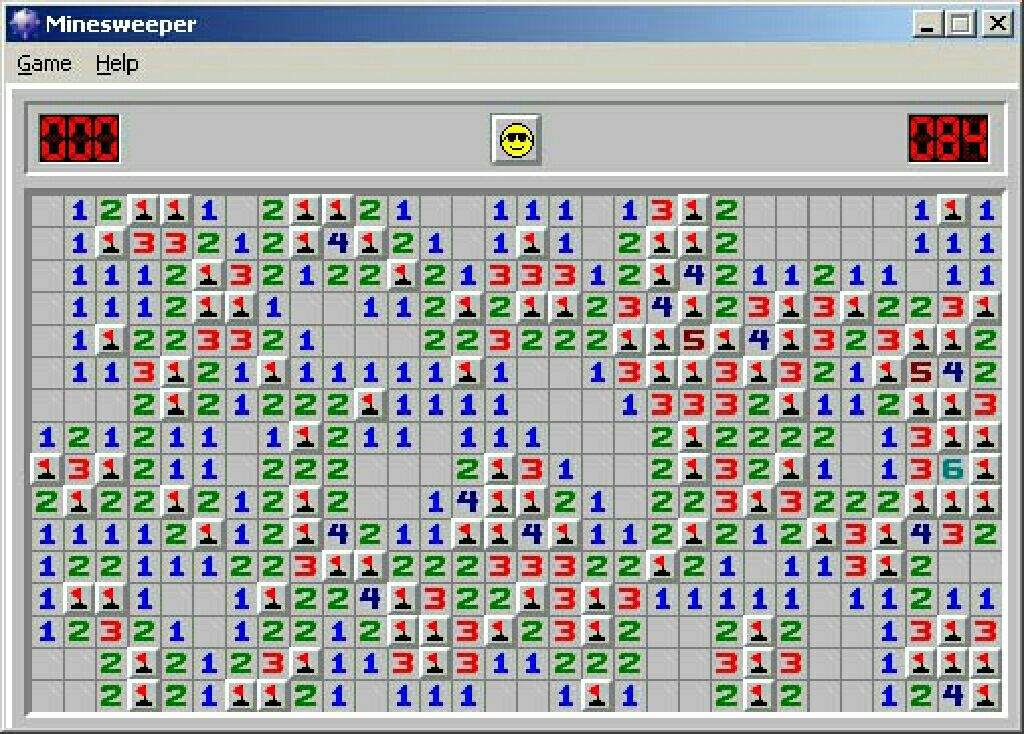Close the Minesweeper window
Image resolution: width=1024 pixels, height=734 pixels.
996,23
